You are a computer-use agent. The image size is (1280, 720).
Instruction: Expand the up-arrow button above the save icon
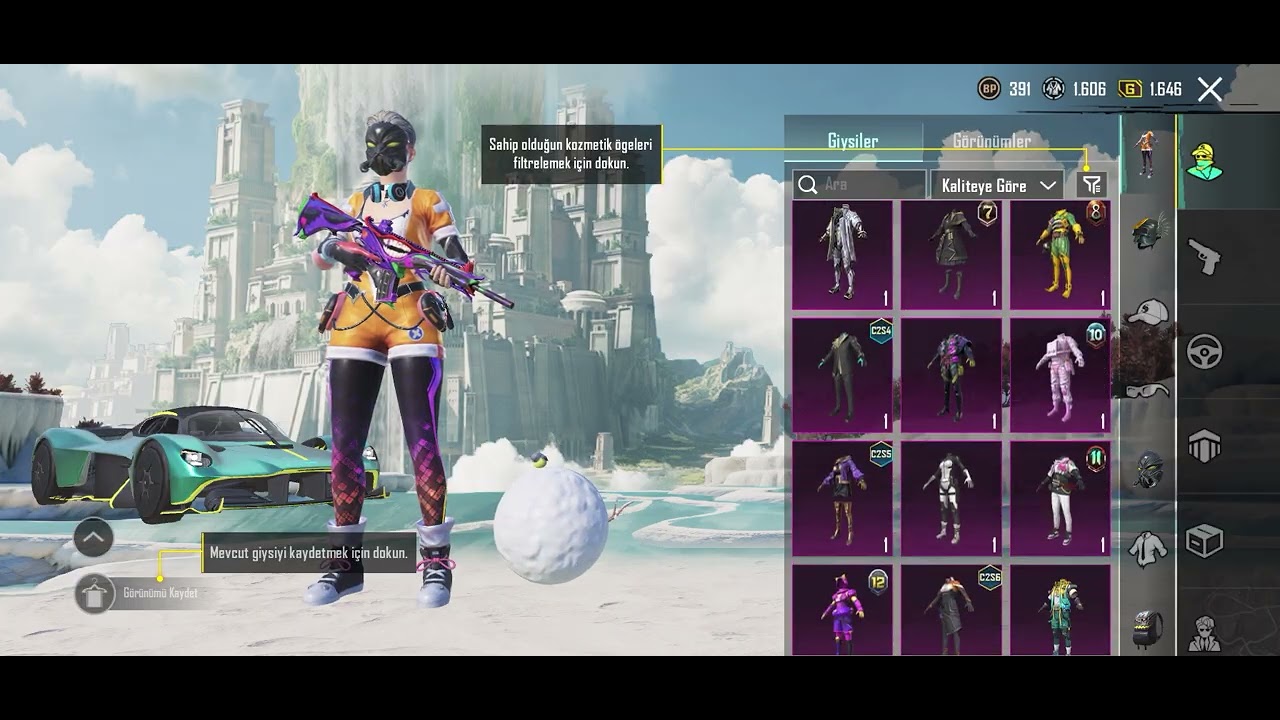click(x=94, y=538)
